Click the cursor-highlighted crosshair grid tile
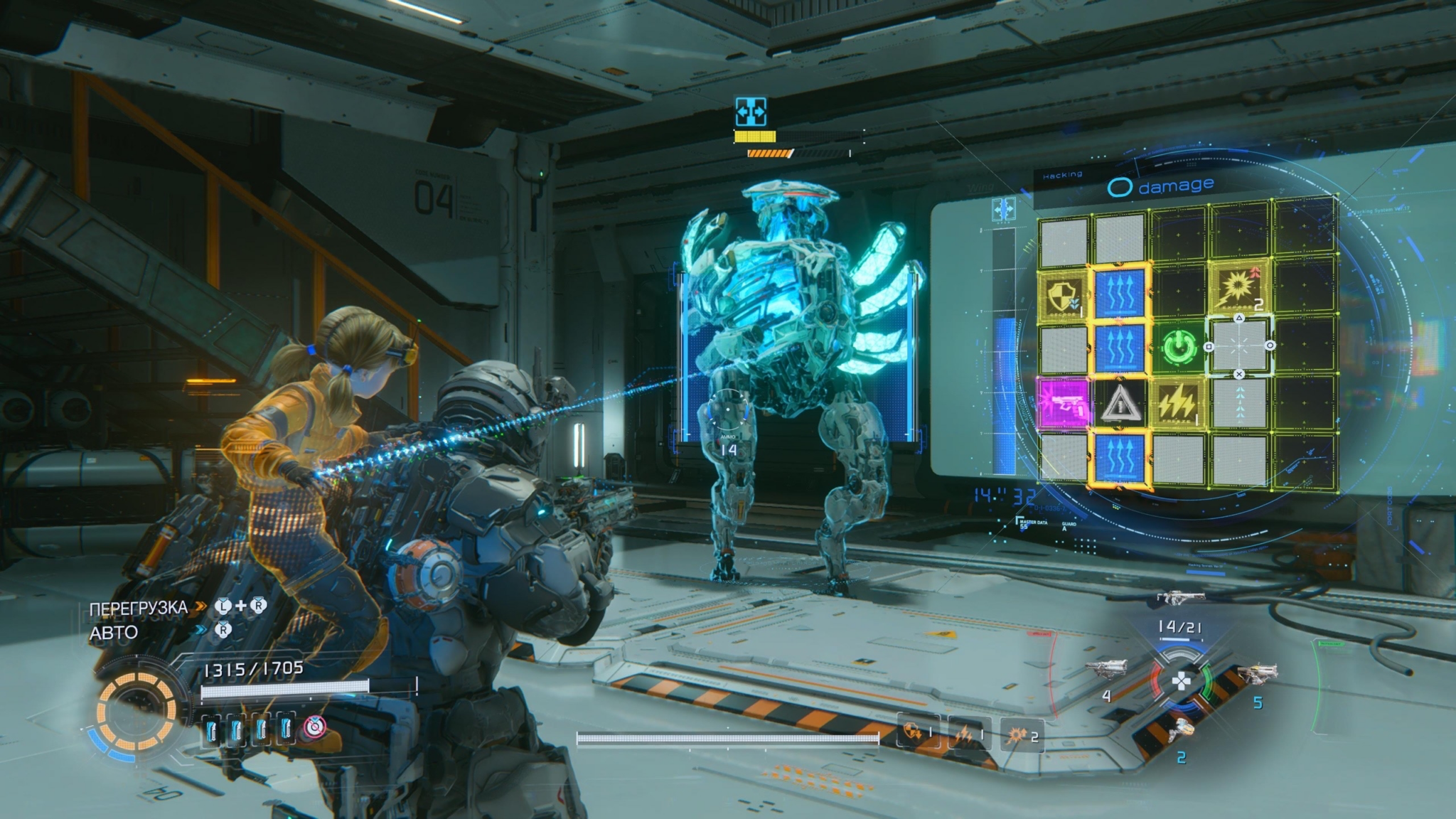Viewport: 1456px width, 819px height. (1240, 346)
